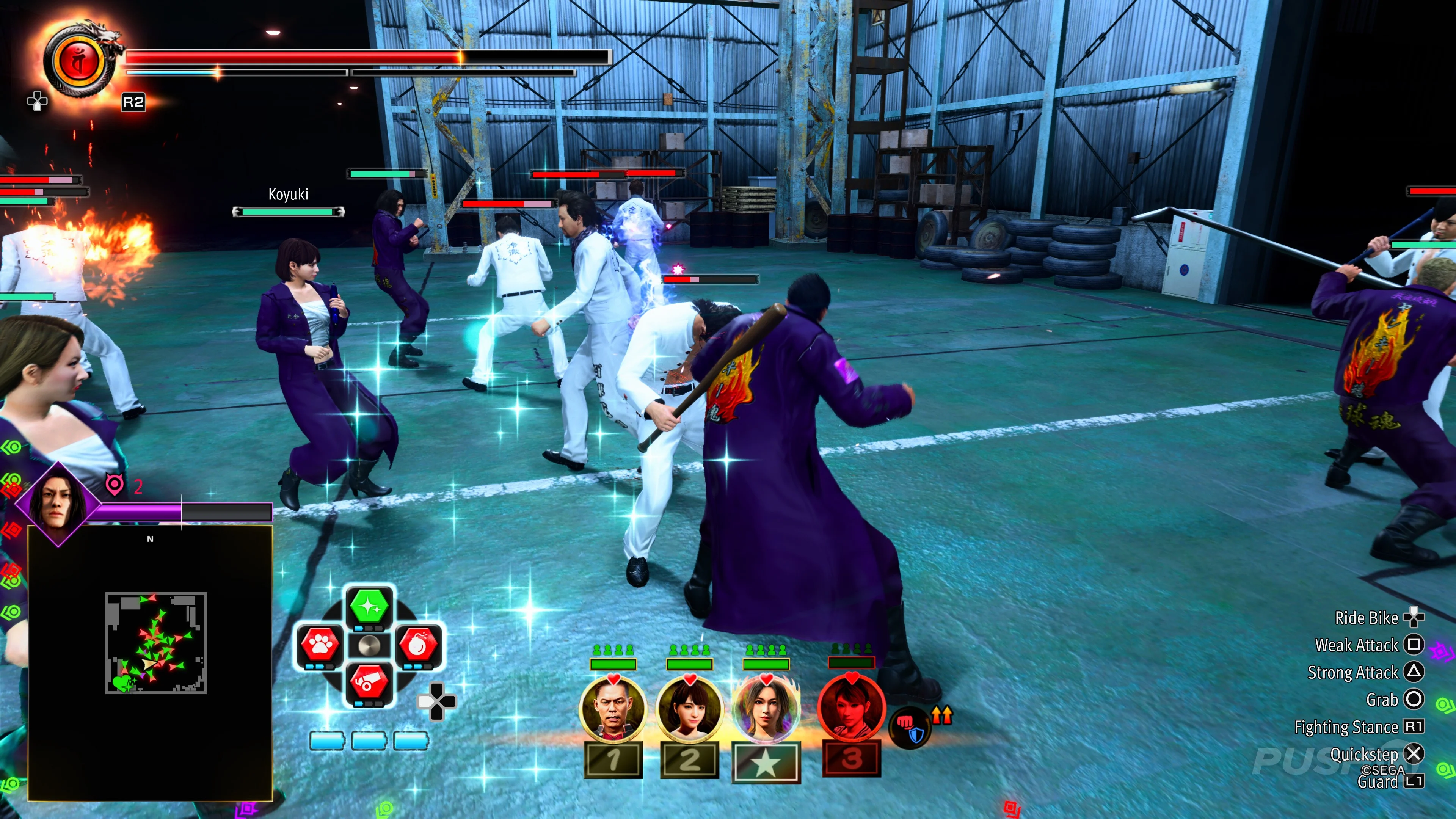Click the flaming dragon heat emblem
This screenshot has height=819, width=1456.
(80, 61)
